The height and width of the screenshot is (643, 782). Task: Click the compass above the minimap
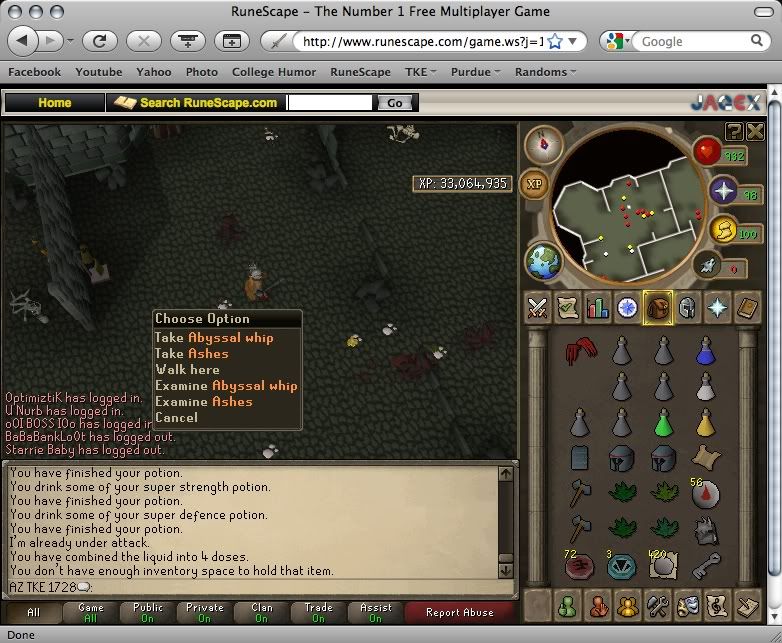(x=544, y=144)
